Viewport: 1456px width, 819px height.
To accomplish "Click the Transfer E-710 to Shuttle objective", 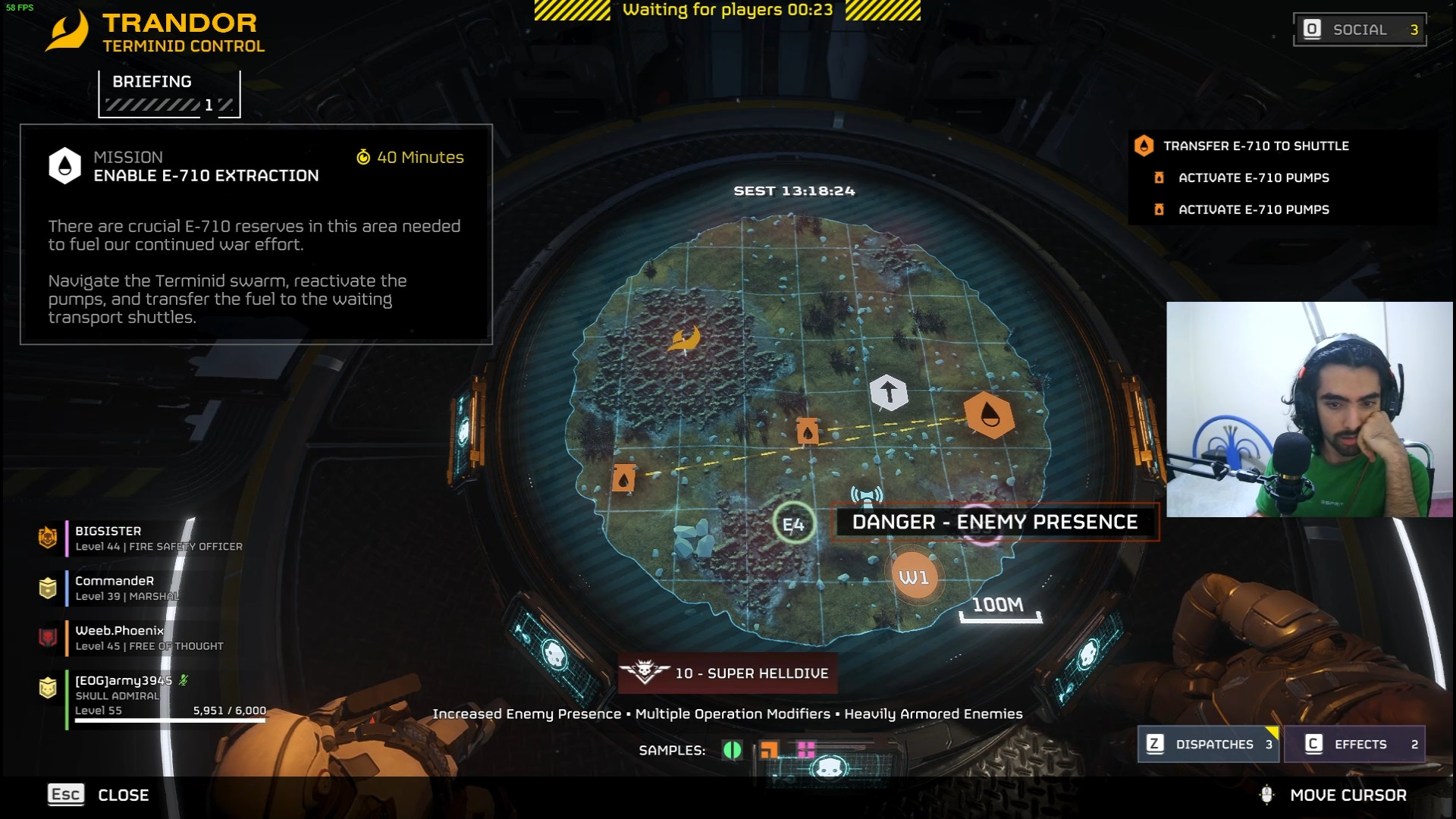I will 1255,146.
